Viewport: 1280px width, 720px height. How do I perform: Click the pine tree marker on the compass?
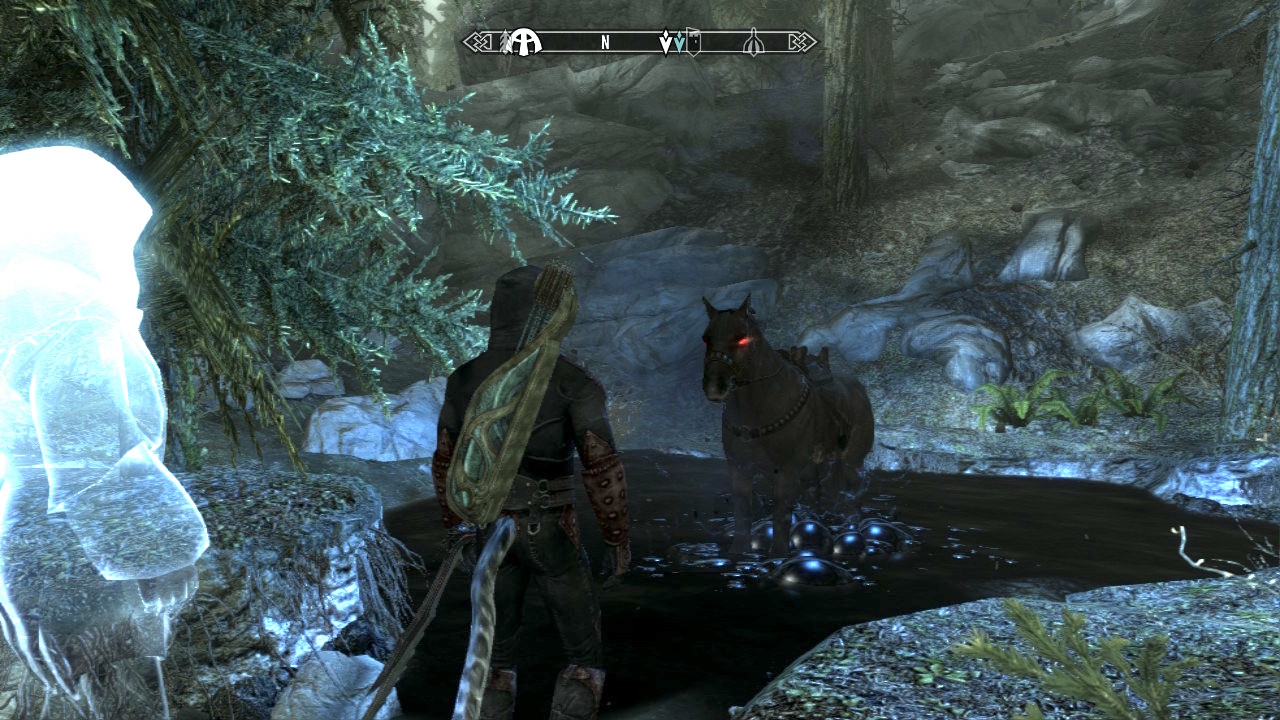click(505, 41)
